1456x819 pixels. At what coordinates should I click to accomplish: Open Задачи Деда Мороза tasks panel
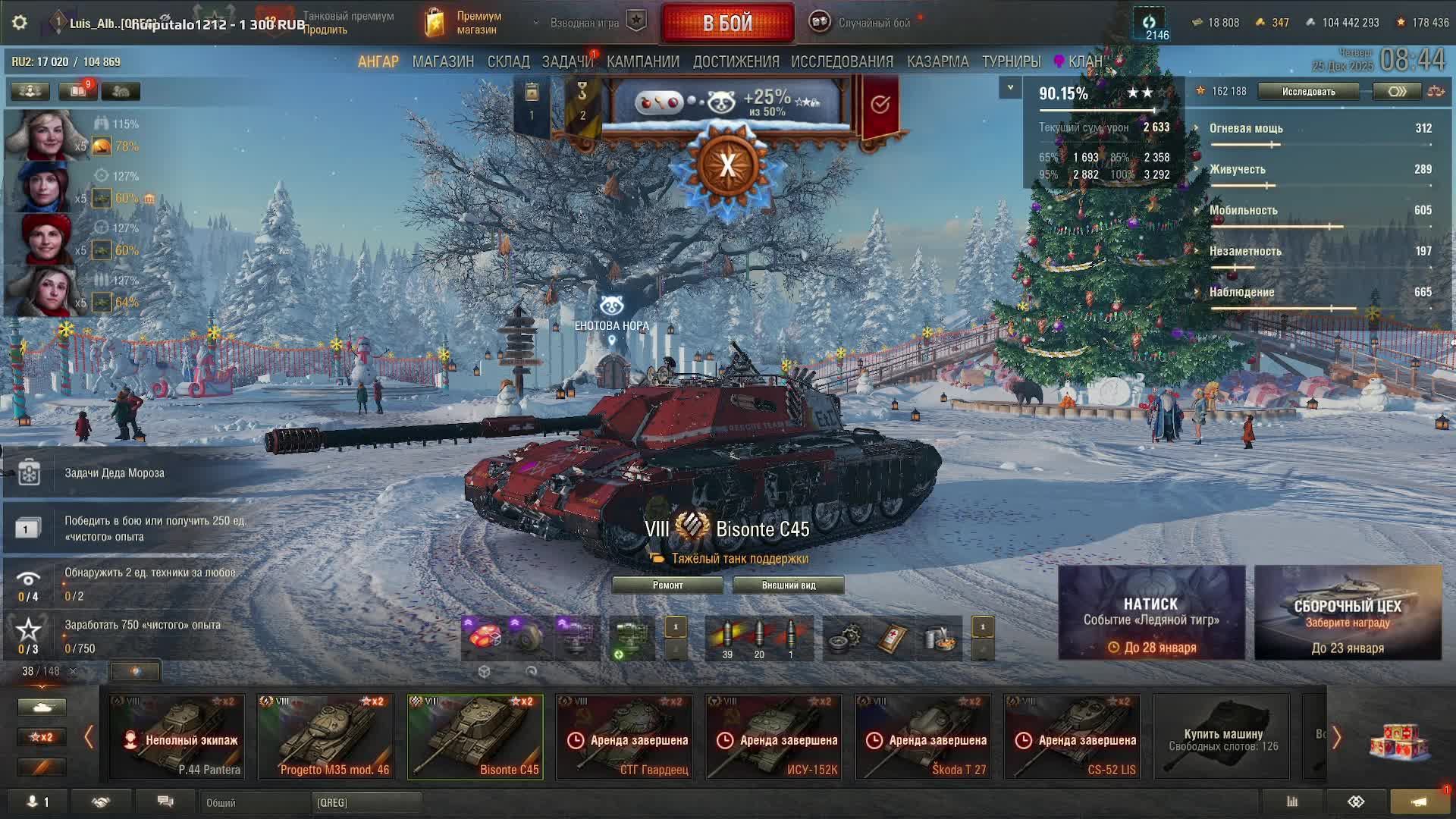tap(114, 472)
